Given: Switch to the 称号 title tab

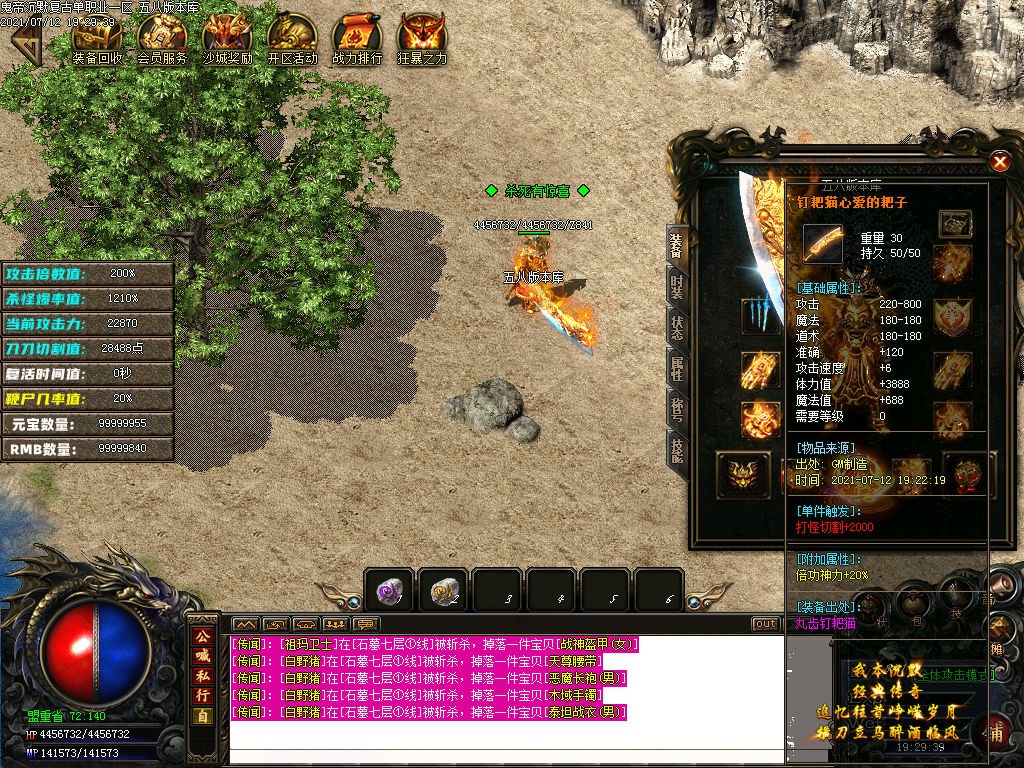Looking at the screenshot, I should [677, 412].
